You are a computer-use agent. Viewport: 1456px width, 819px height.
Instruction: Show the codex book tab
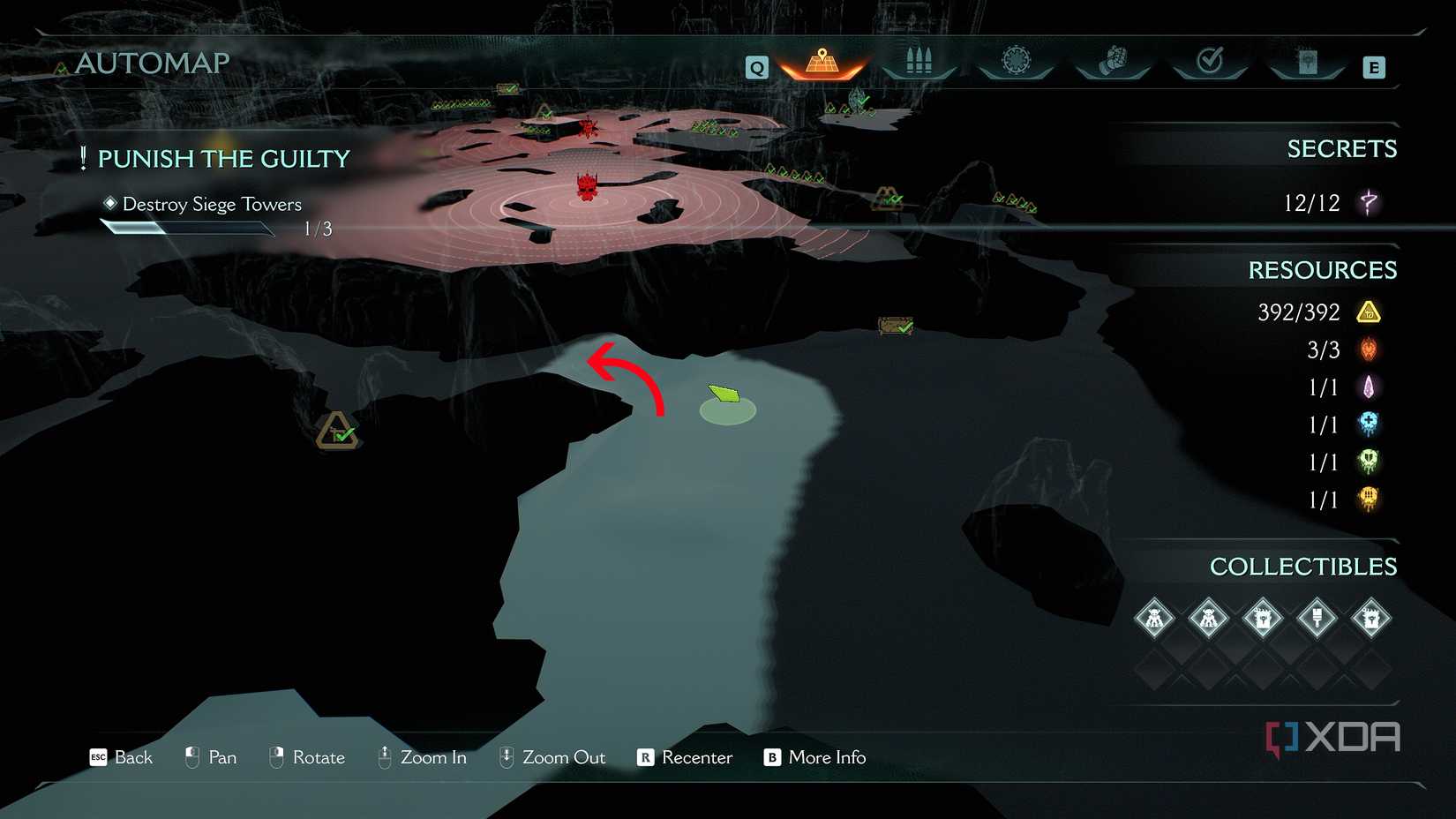click(x=1307, y=62)
